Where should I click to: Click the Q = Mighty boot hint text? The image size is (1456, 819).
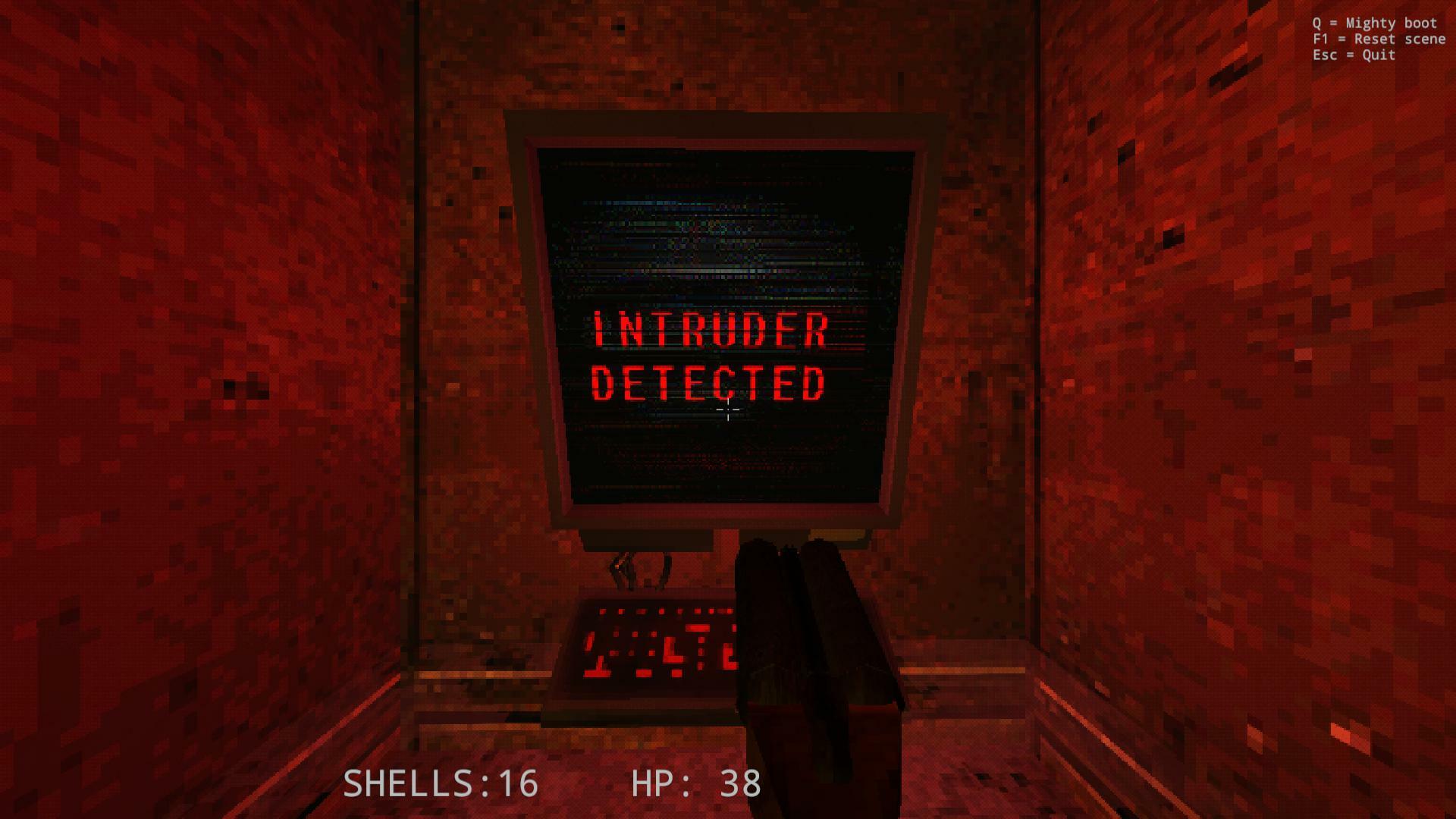coord(1373,23)
